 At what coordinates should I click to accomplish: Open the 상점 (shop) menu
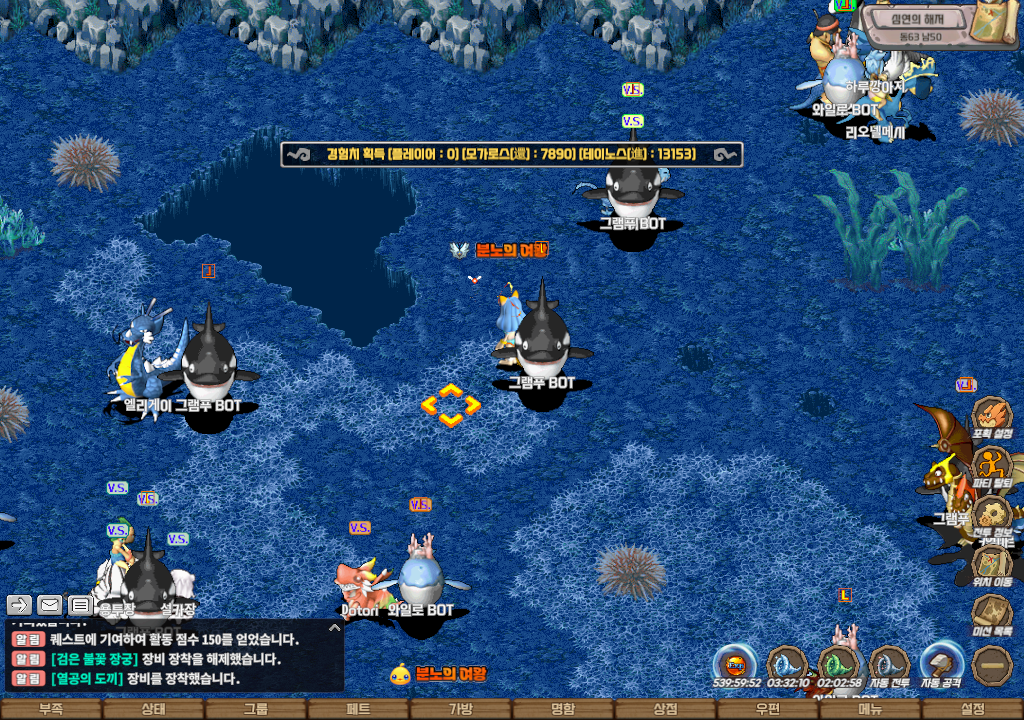click(665, 709)
